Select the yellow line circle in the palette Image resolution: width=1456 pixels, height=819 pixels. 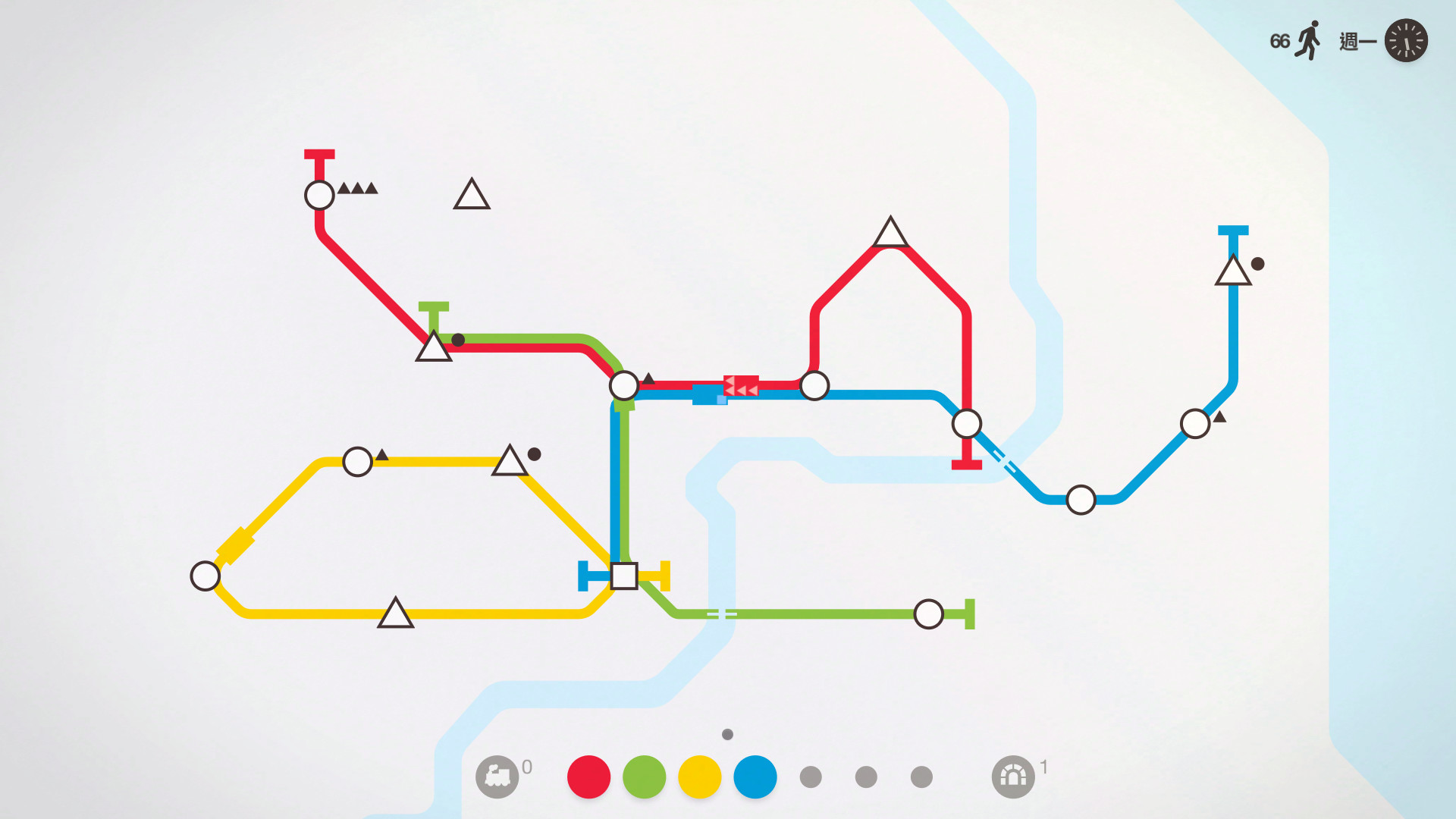tap(699, 775)
